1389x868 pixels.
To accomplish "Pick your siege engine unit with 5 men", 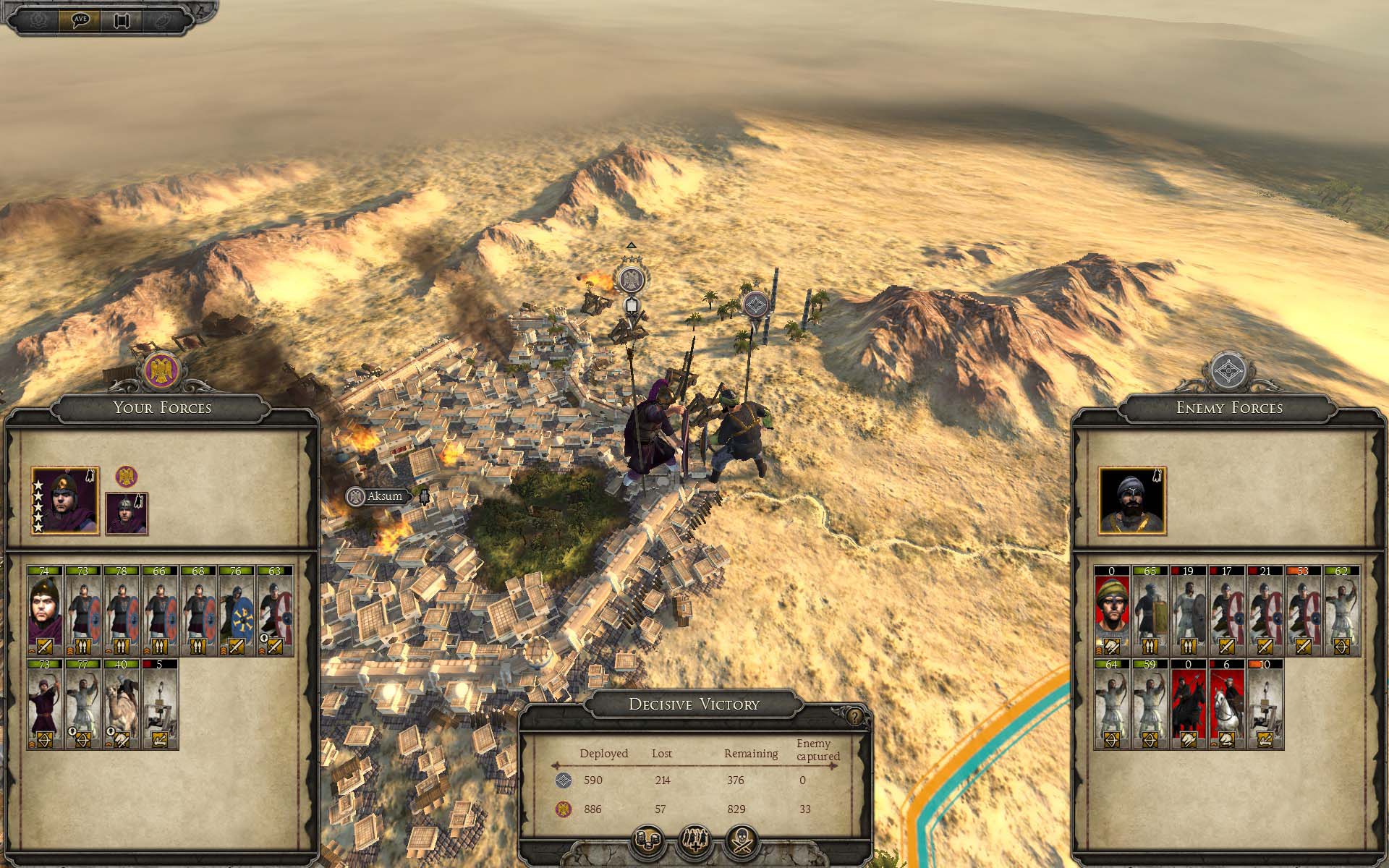I will 160,705.
